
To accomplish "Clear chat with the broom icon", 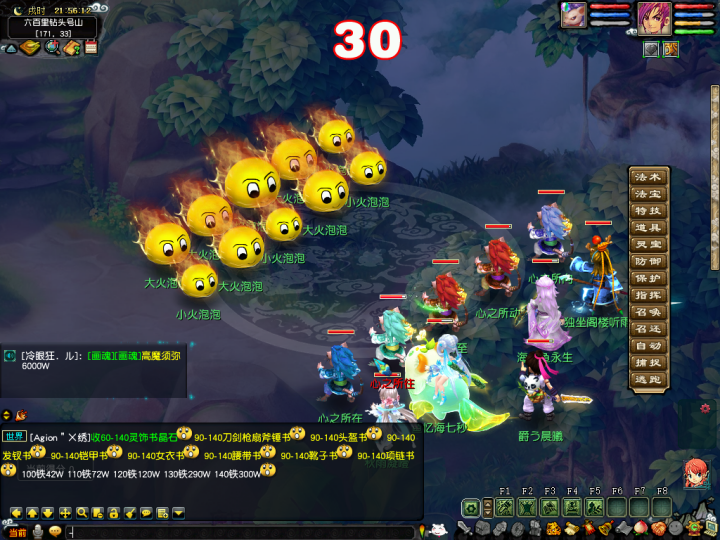I will [130, 513].
